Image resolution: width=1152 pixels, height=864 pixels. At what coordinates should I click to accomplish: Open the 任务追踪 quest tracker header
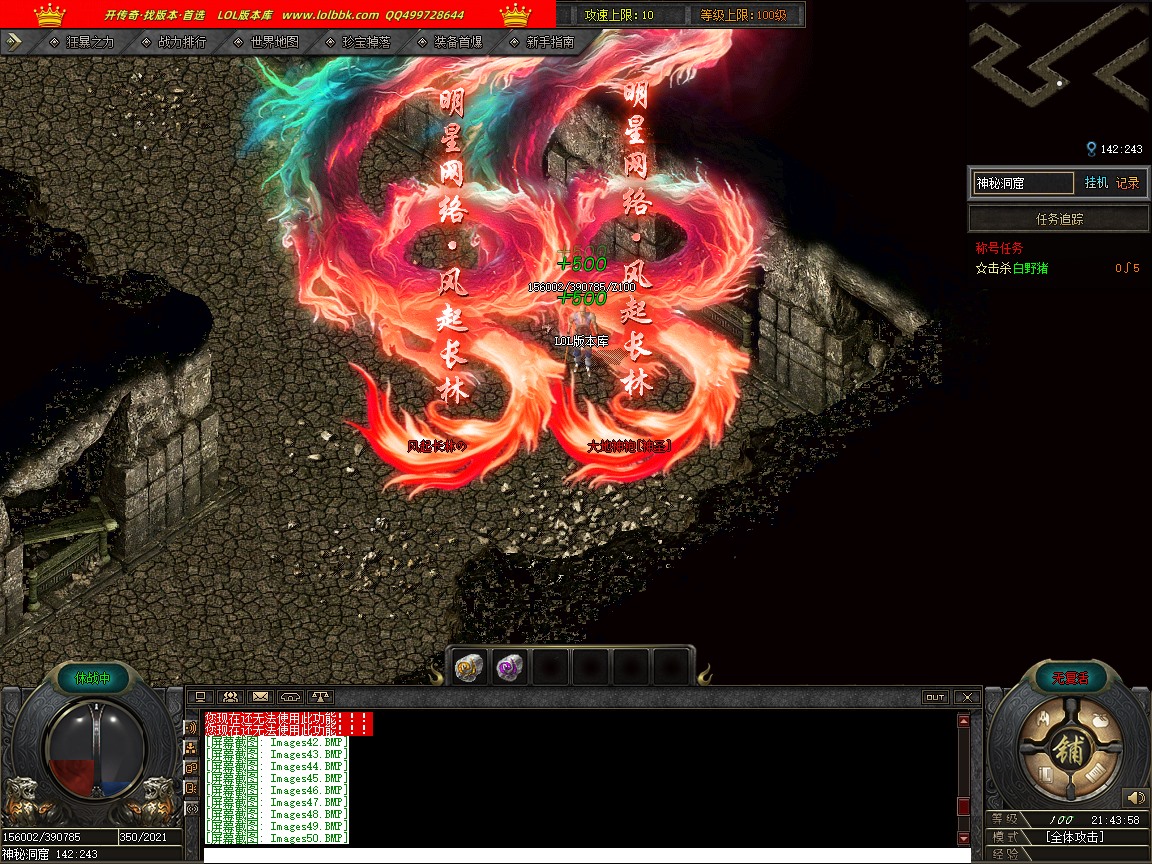tap(1059, 219)
